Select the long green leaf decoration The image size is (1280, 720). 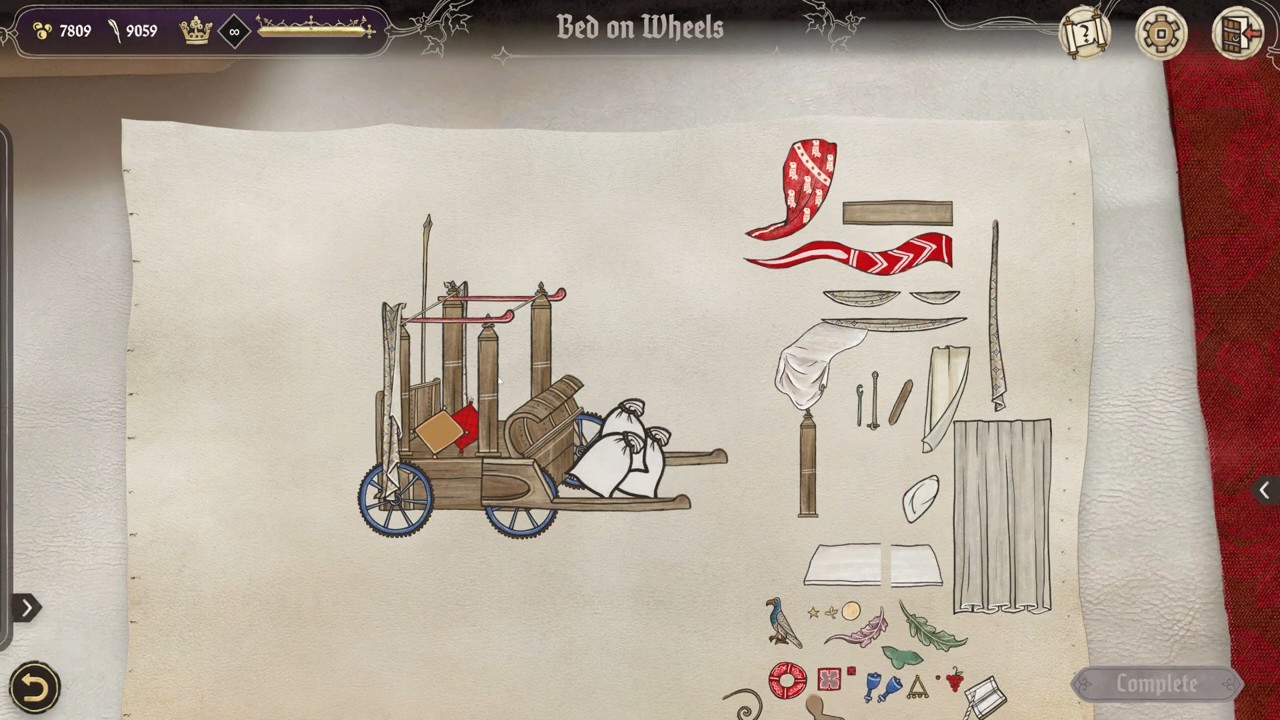pos(930,627)
